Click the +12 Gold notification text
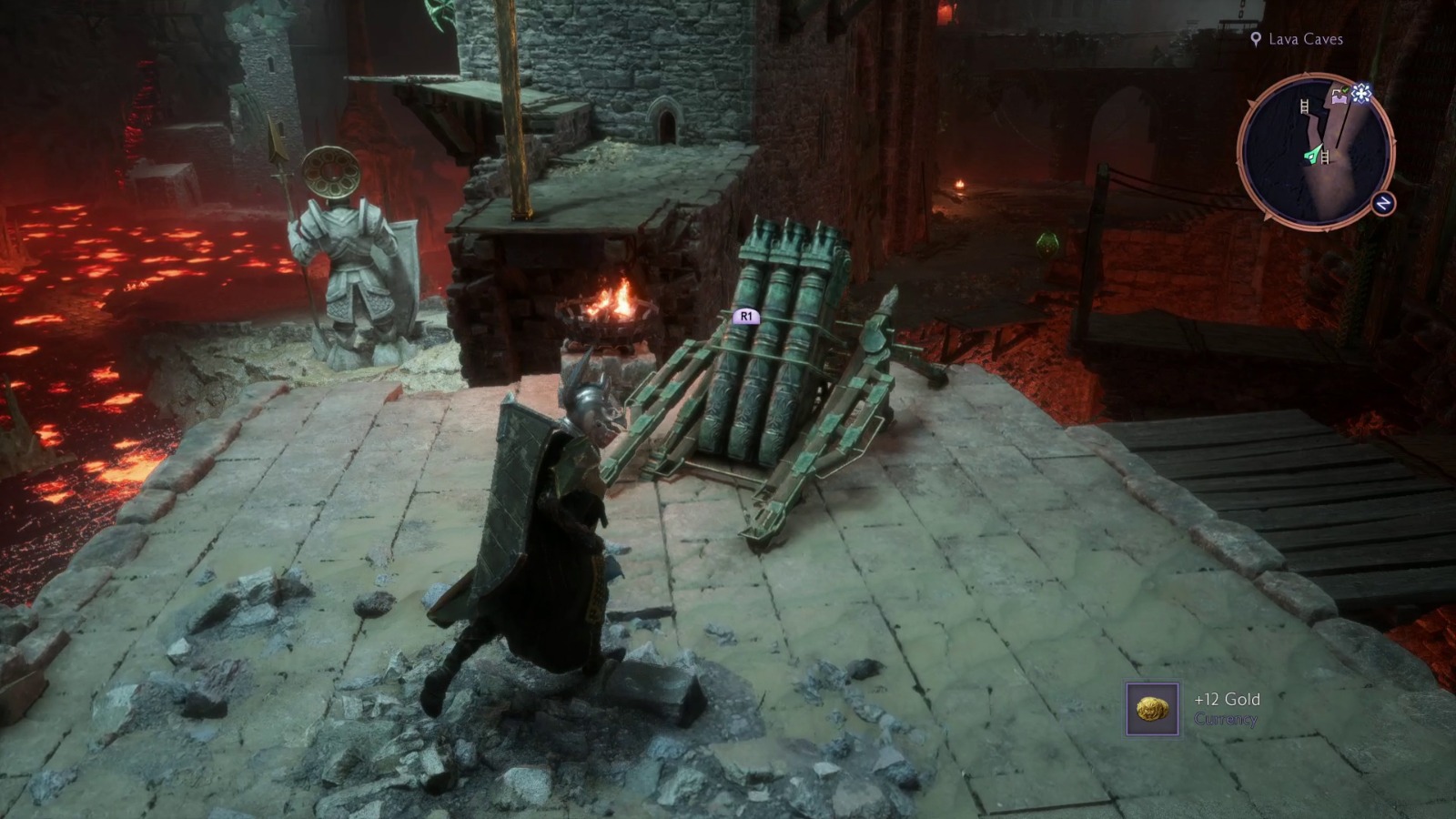Screen dimensions: 1456x819 click(1228, 701)
